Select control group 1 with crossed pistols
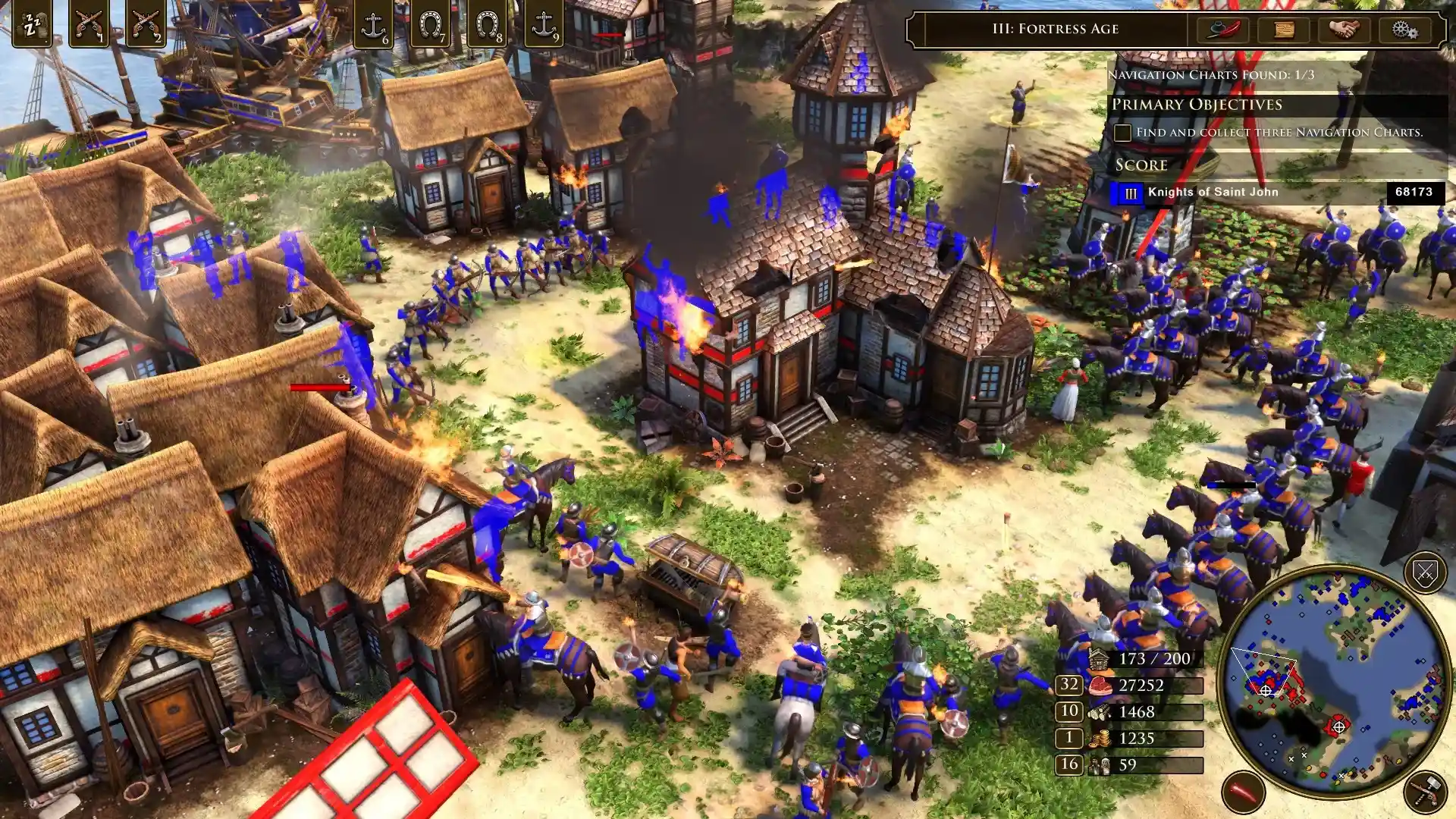Viewport: 1456px width, 819px height. click(89, 24)
